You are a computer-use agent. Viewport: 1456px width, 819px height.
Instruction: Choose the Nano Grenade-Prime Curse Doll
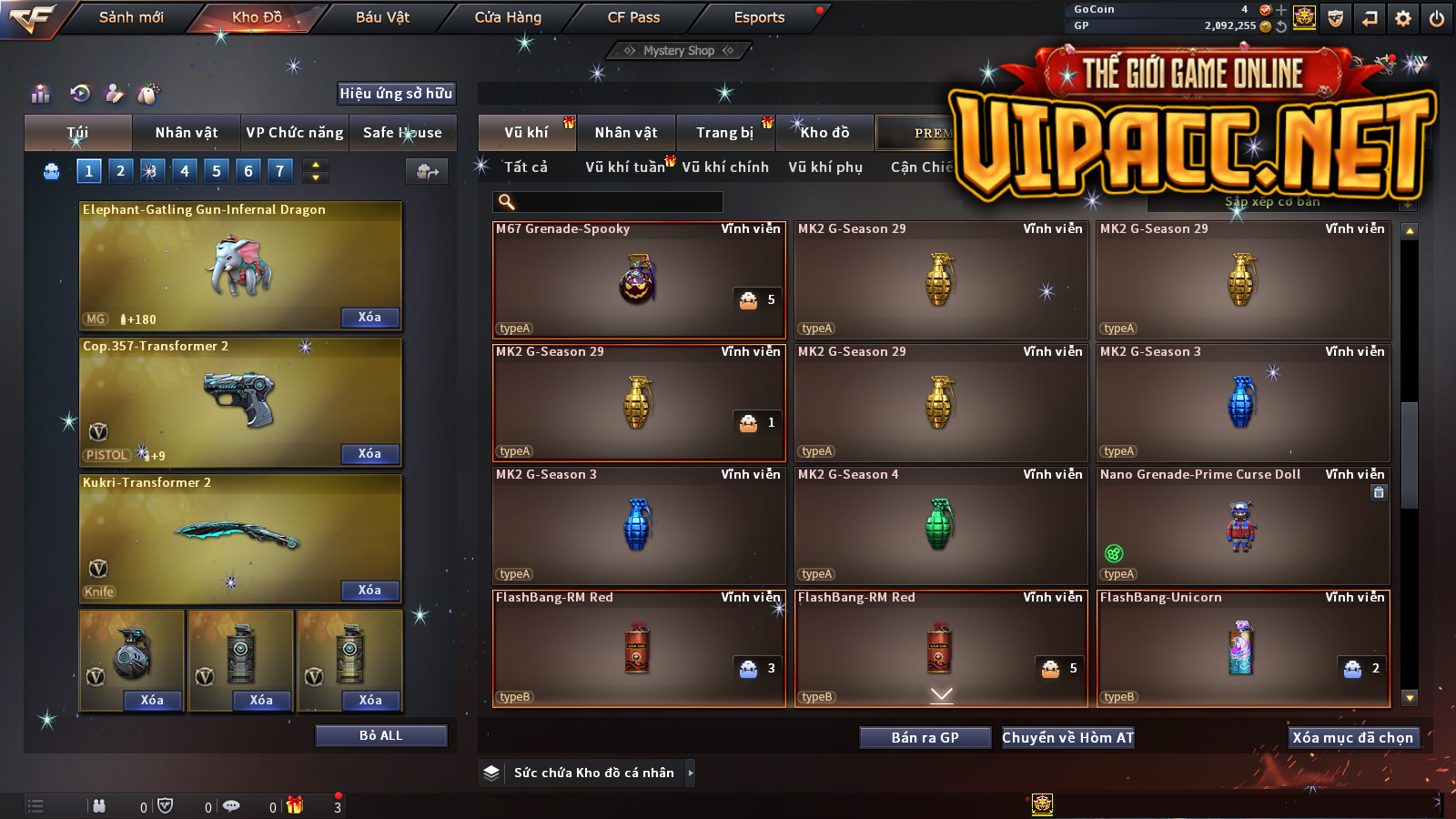1242,525
